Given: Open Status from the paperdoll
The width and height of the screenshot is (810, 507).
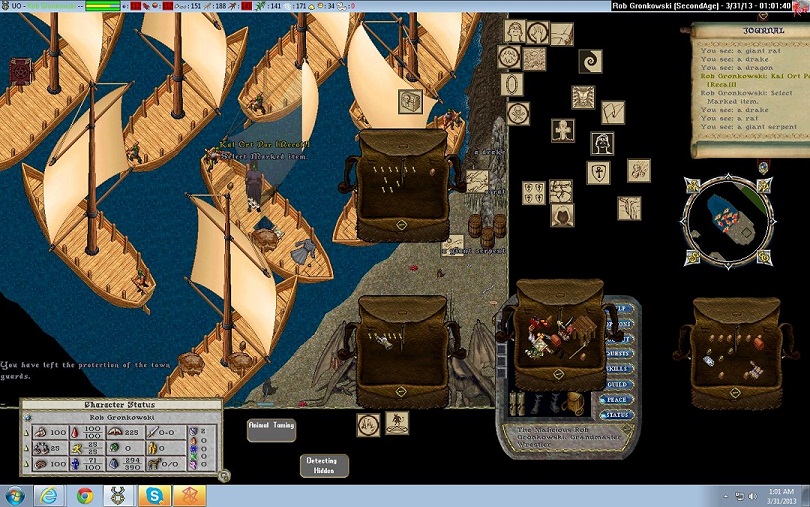Looking at the screenshot, I should [617, 415].
